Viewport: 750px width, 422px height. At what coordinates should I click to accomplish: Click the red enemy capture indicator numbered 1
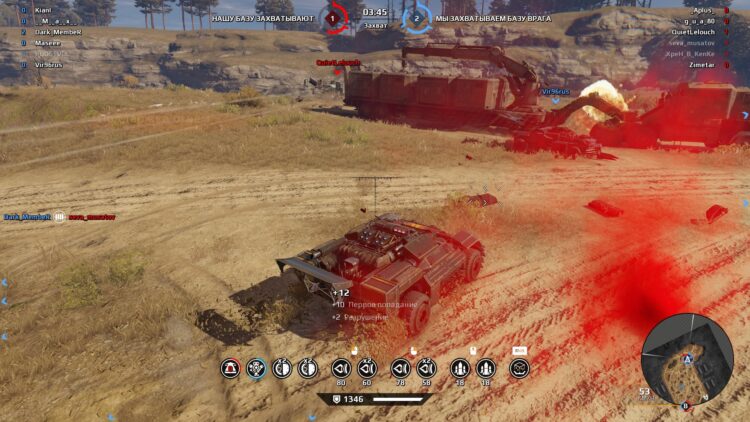coord(335,17)
